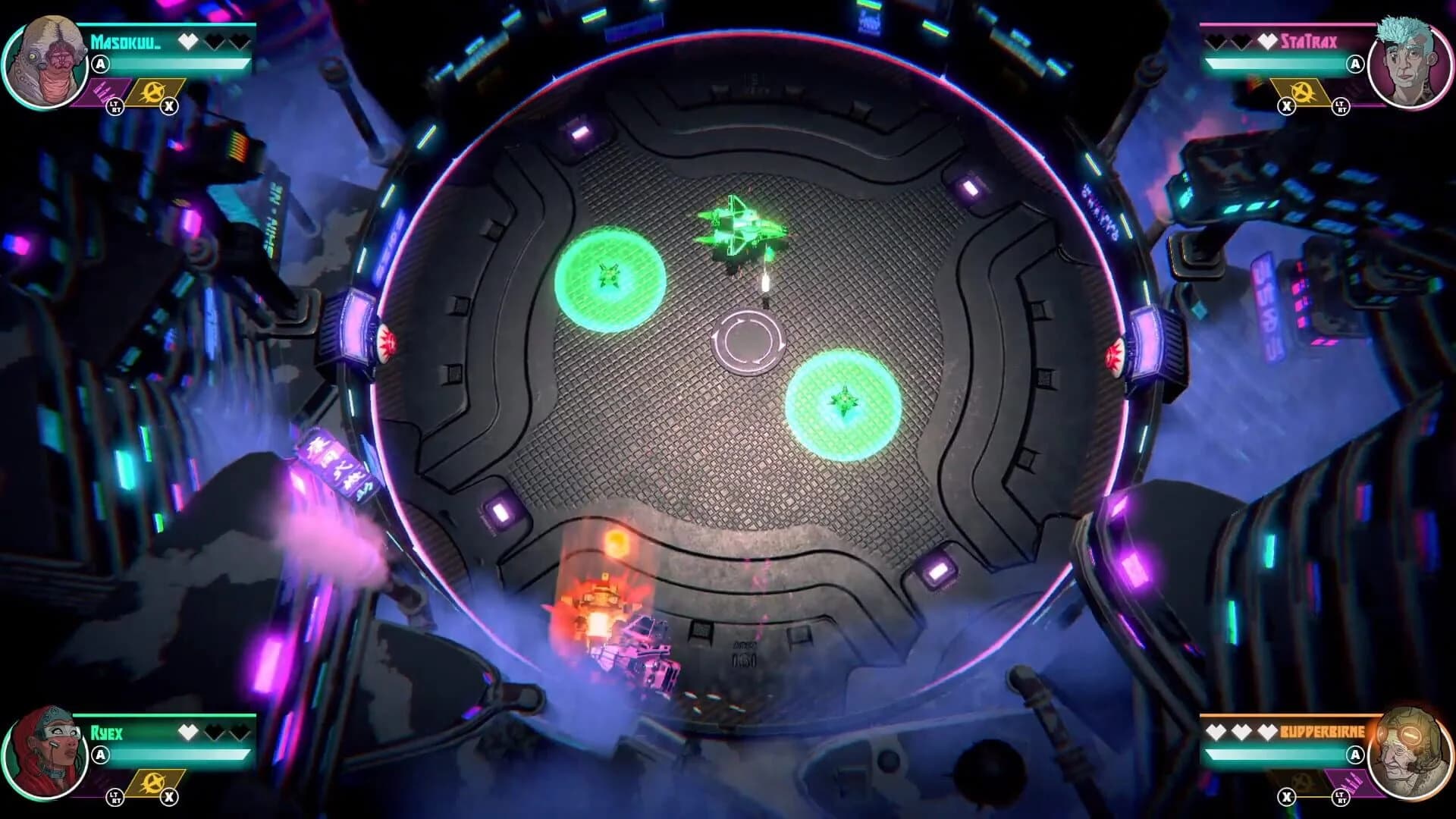Toggle Bupperbirne's third heart icon

click(x=1268, y=731)
